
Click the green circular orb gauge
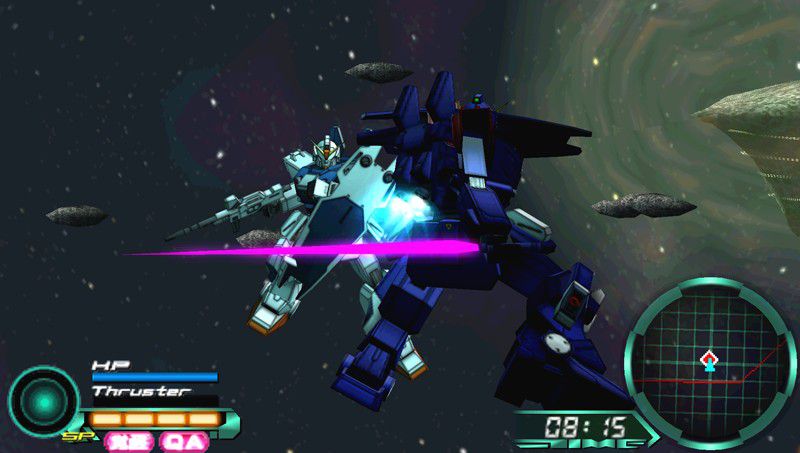(x=43, y=400)
